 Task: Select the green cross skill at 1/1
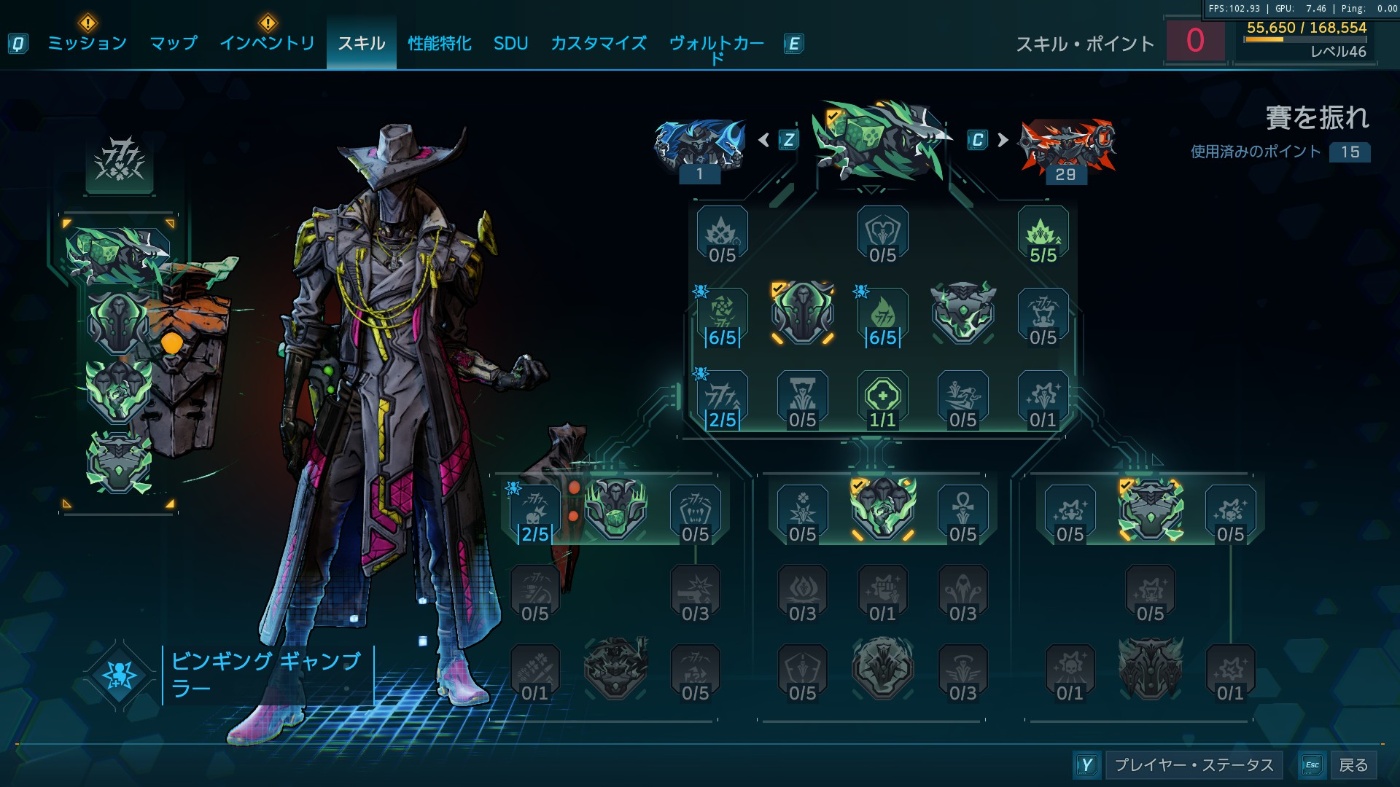point(883,398)
